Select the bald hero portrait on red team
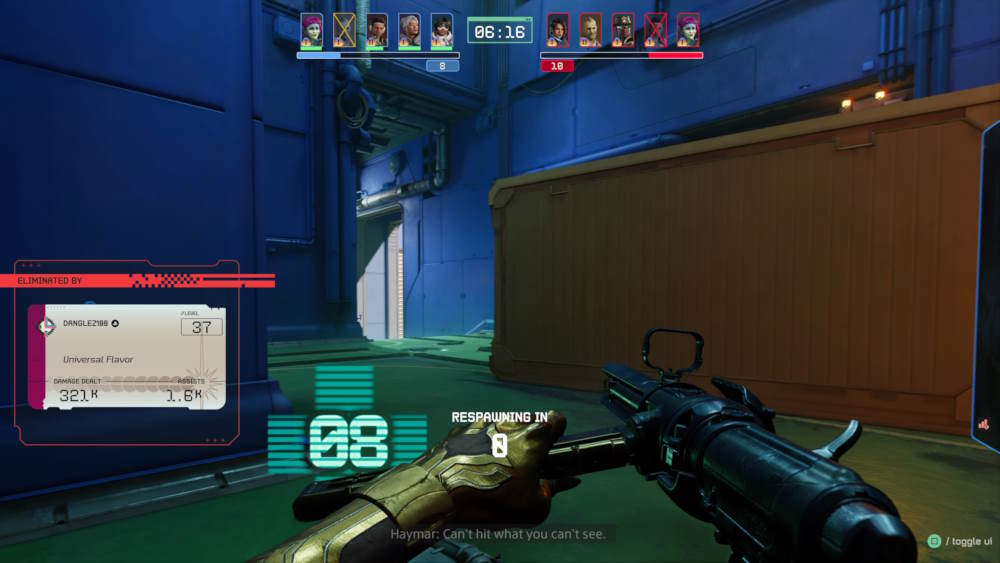Screen dimensions: 1000x563 (x=590, y=29)
